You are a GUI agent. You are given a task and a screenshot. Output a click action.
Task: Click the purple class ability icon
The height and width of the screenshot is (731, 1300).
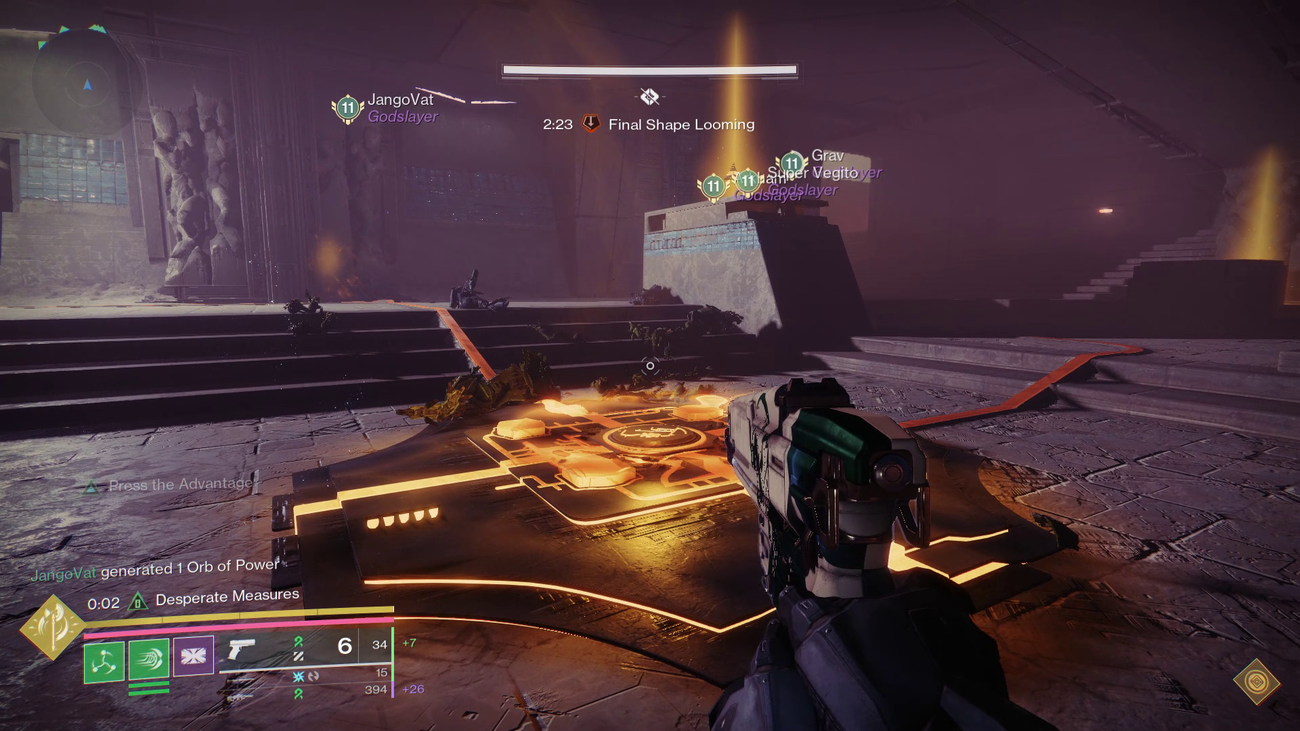pyautogui.click(x=193, y=656)
